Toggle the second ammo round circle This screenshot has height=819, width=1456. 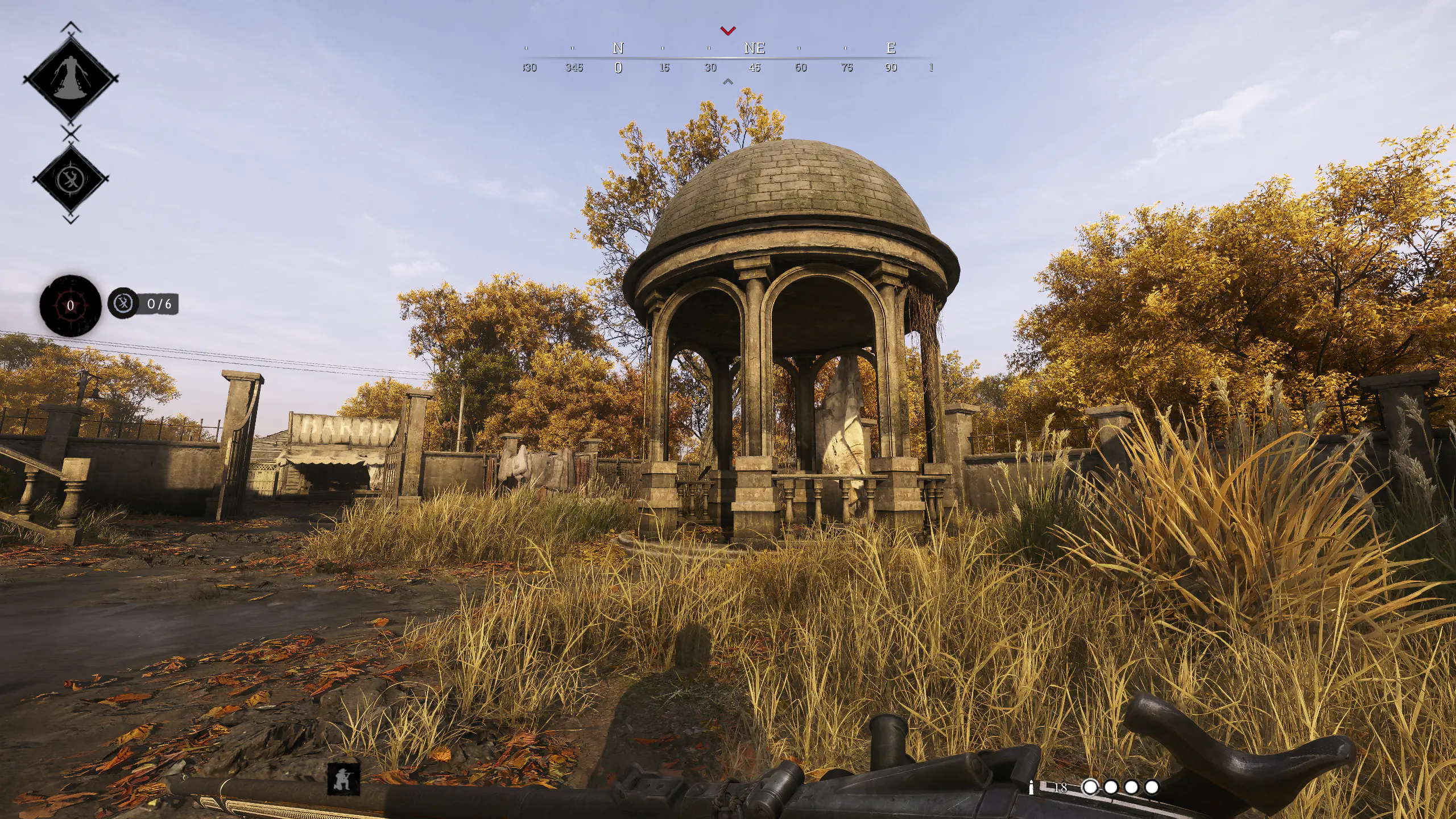point(1111,789)
